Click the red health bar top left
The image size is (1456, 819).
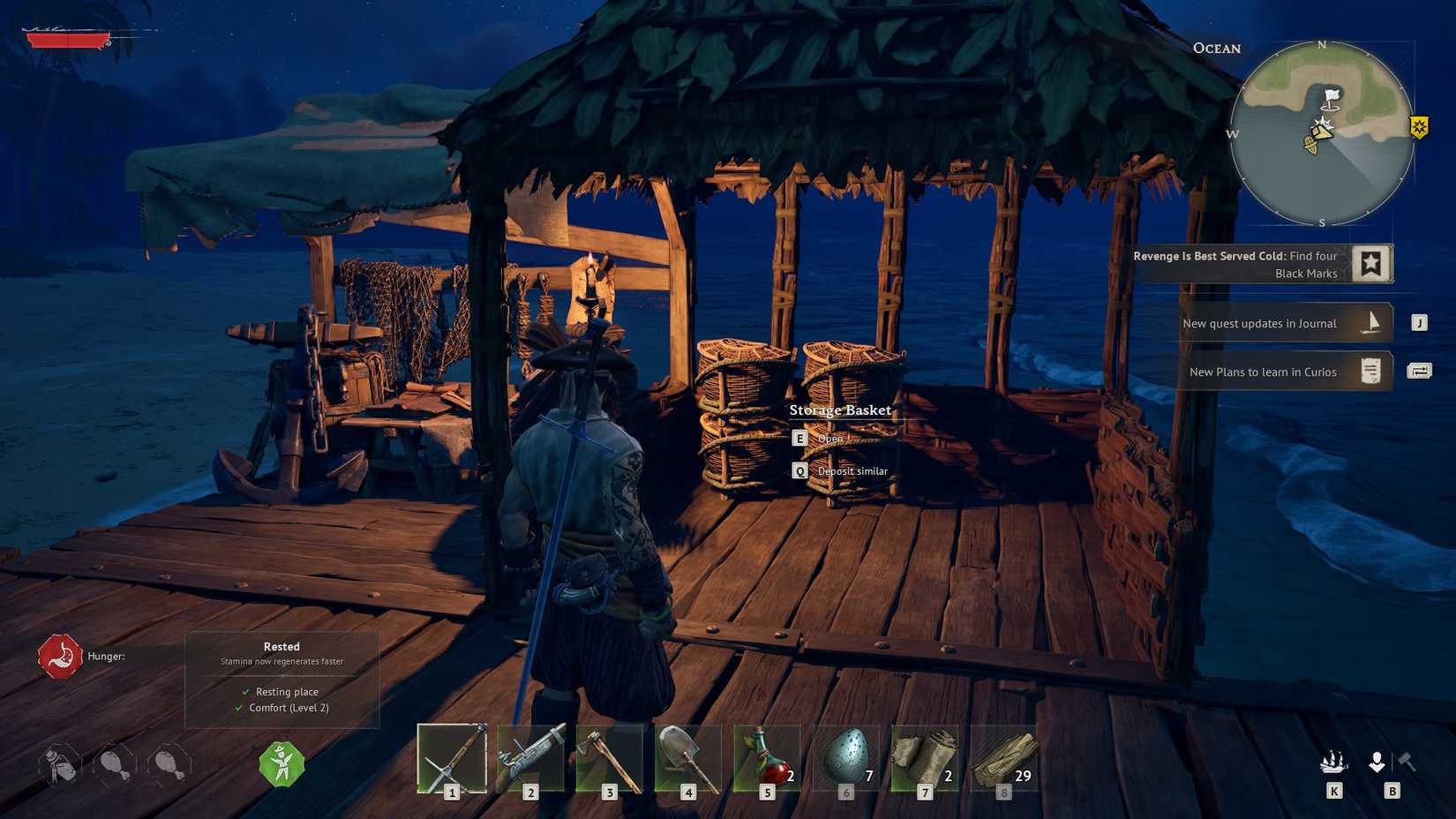pos(66,39)
